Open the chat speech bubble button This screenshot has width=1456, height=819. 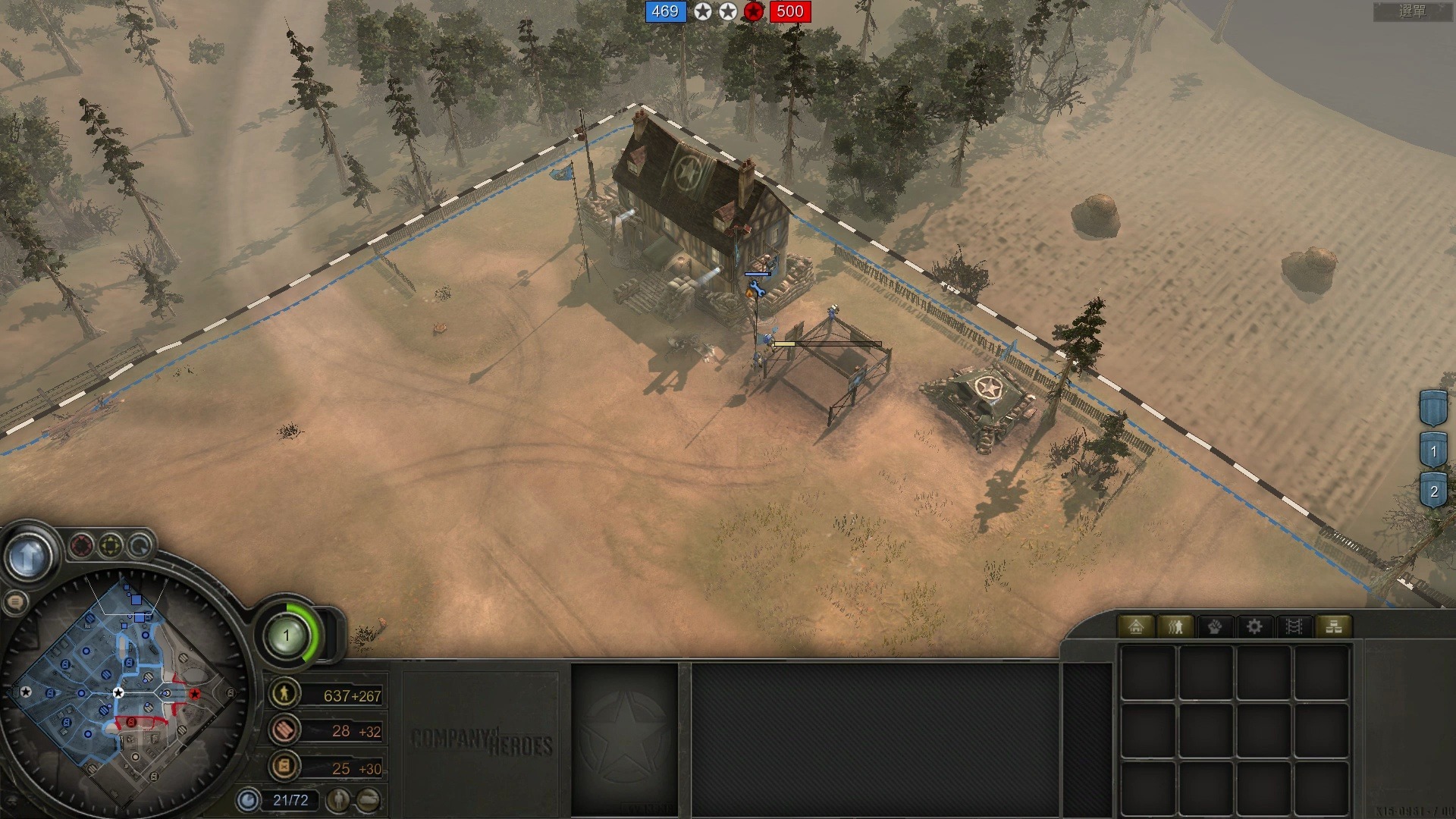click(x=15, y=603)
